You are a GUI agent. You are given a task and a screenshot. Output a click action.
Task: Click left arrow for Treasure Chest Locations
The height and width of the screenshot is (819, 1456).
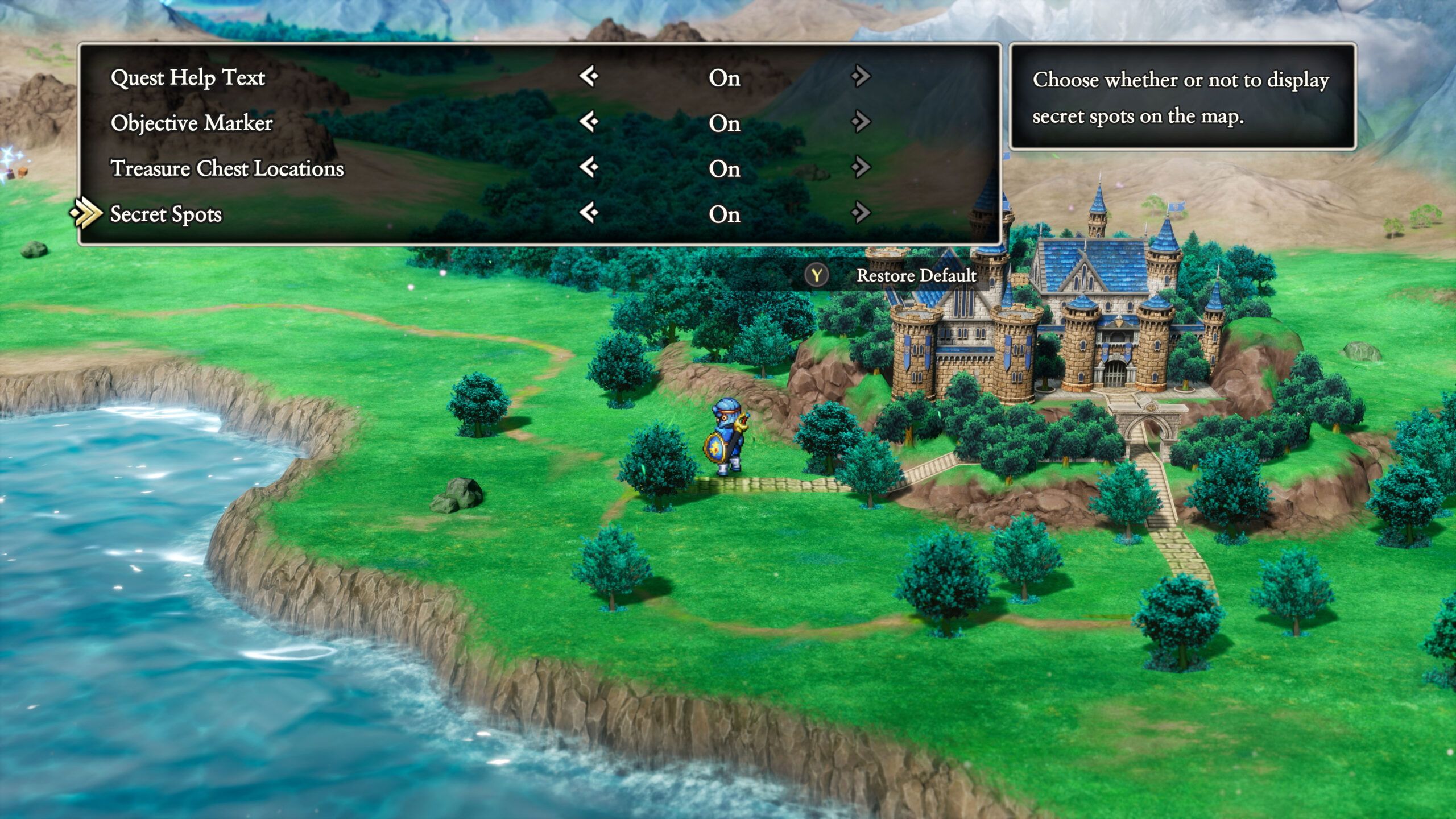[589, 167]
